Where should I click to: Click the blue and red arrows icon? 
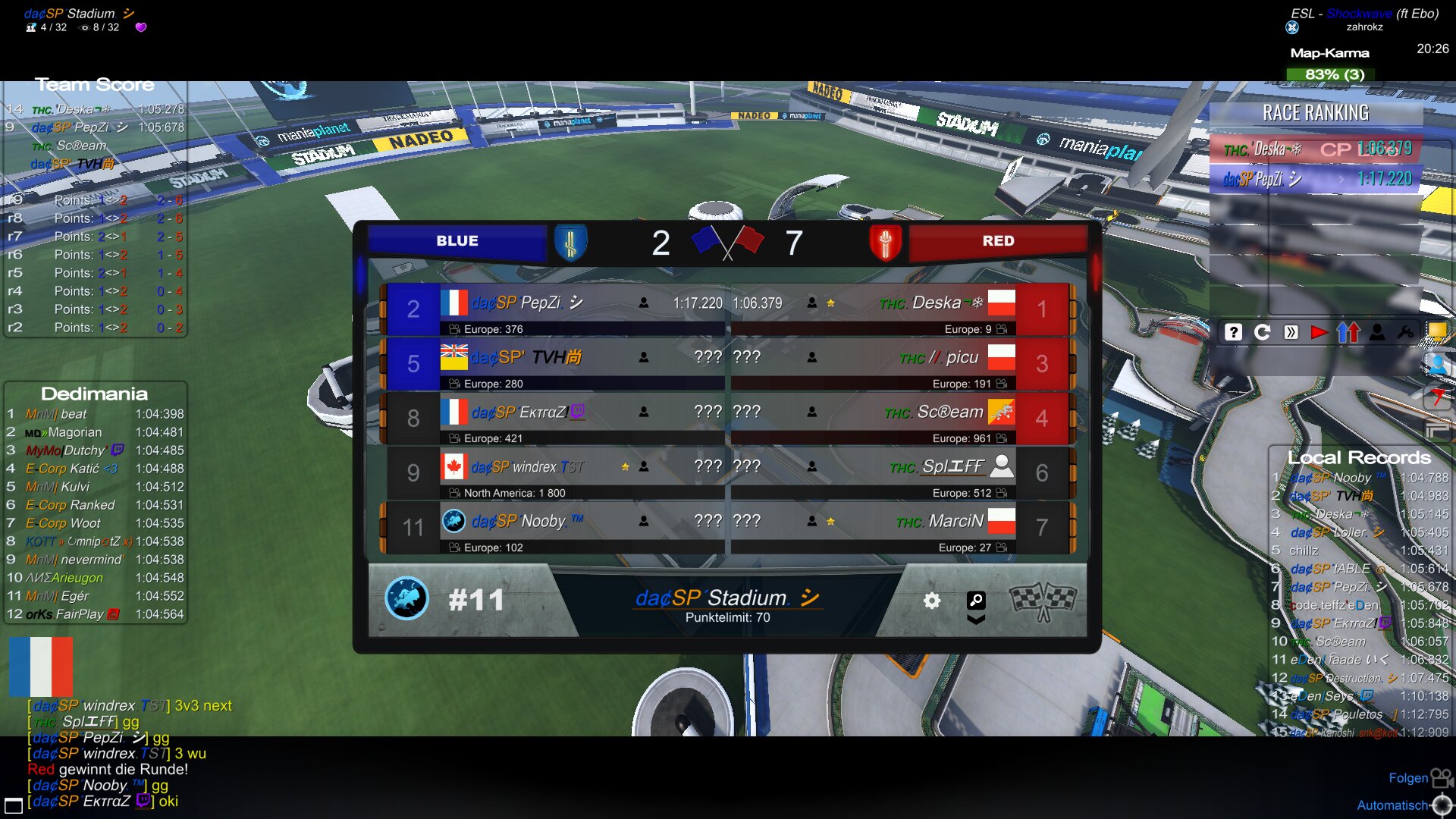1348,332
